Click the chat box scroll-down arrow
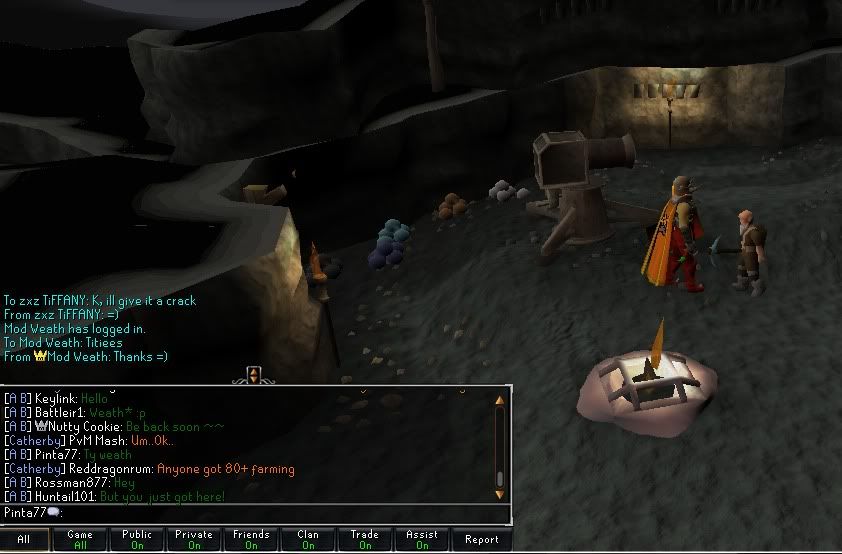 tap(500, 492)
